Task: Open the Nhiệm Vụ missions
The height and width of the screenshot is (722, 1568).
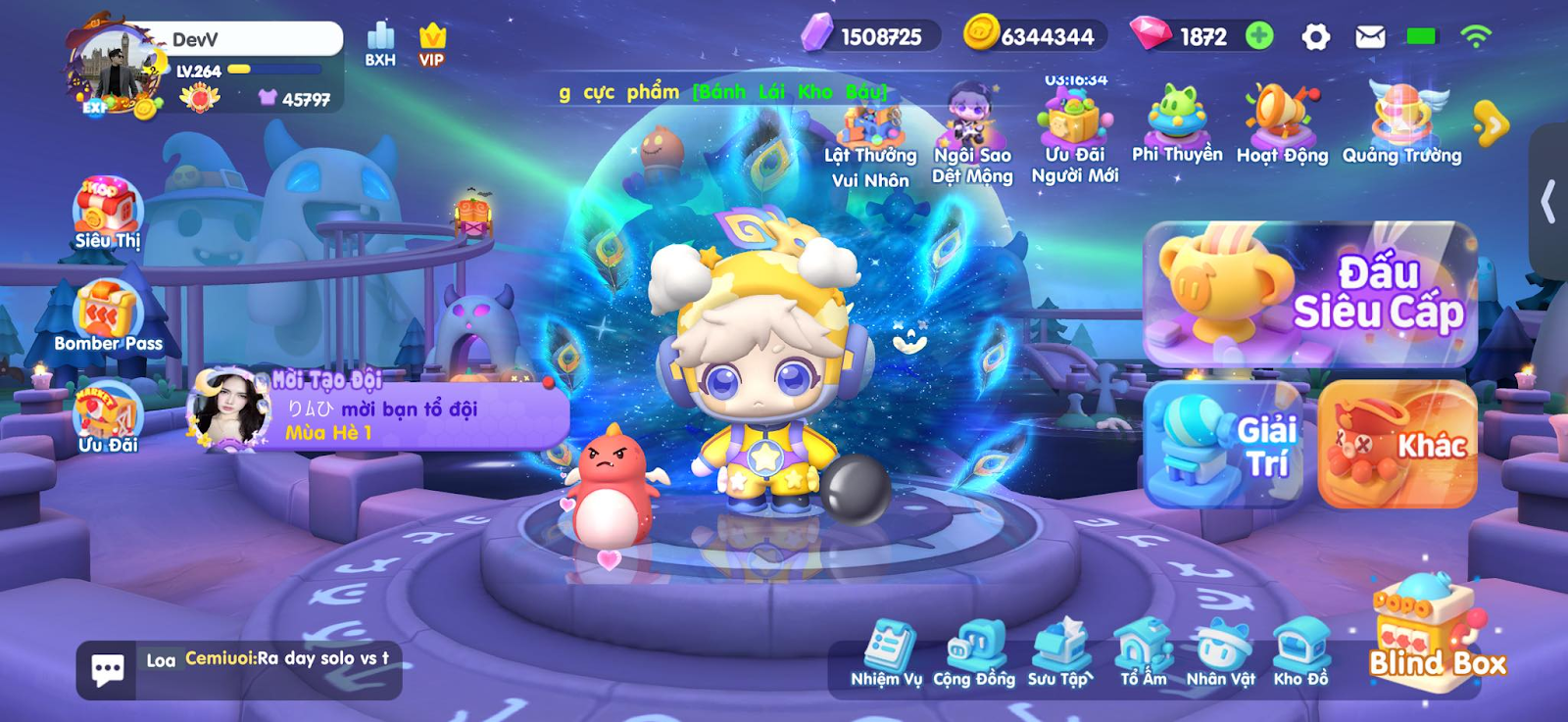Action: pyautogui.click(x=887, y=653)
